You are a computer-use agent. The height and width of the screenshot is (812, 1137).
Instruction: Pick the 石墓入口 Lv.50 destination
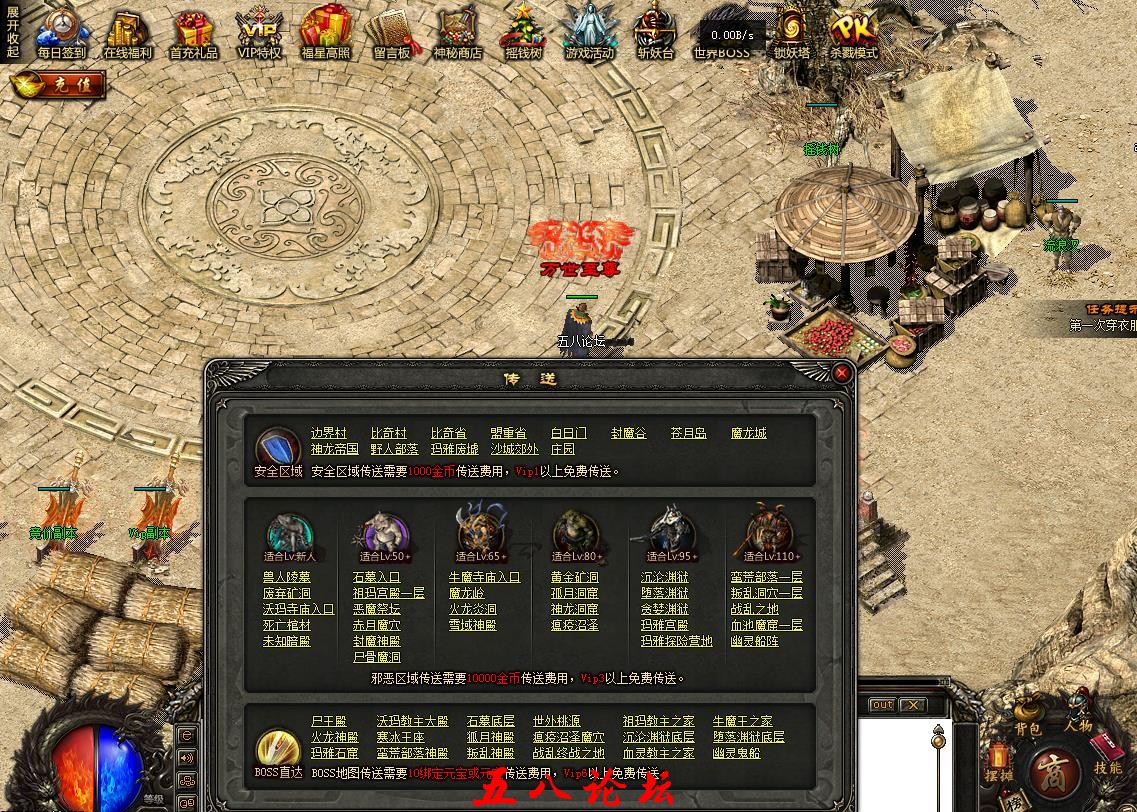[x=376, y=577]
